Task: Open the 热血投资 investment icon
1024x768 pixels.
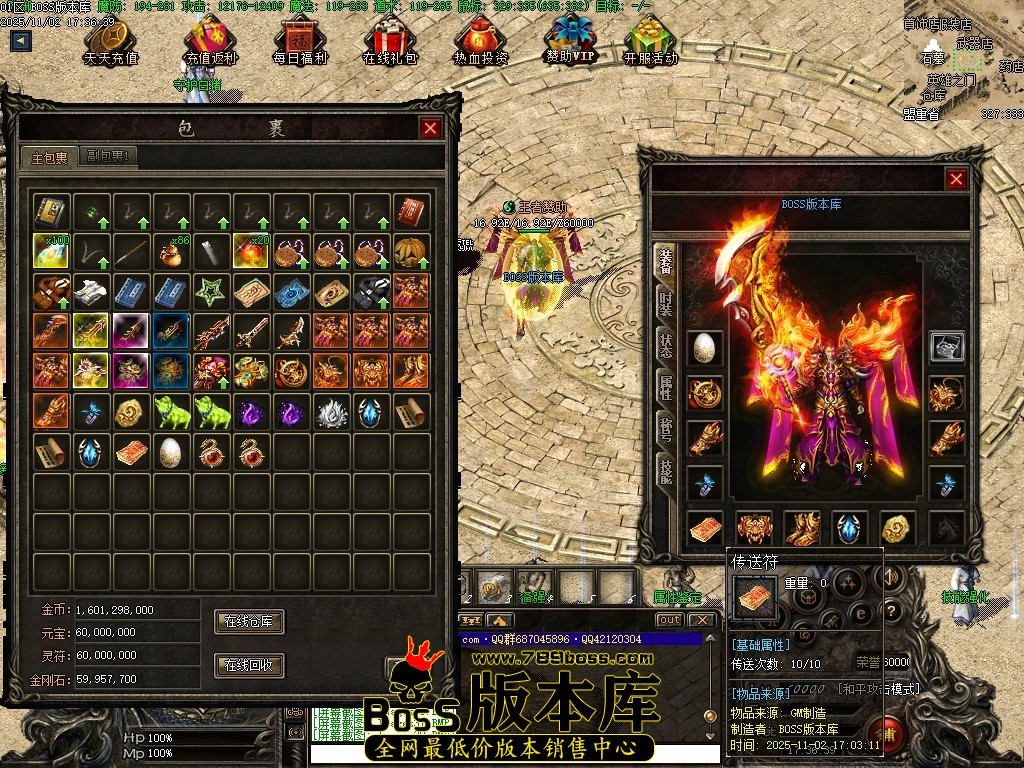Action: click(481, 42)
